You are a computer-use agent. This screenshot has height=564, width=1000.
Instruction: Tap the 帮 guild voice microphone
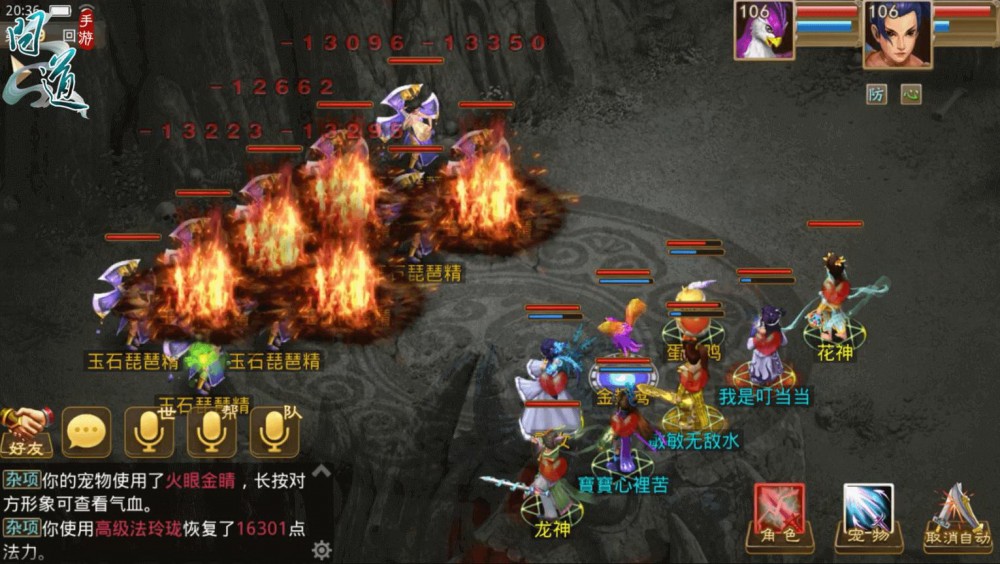211,432
